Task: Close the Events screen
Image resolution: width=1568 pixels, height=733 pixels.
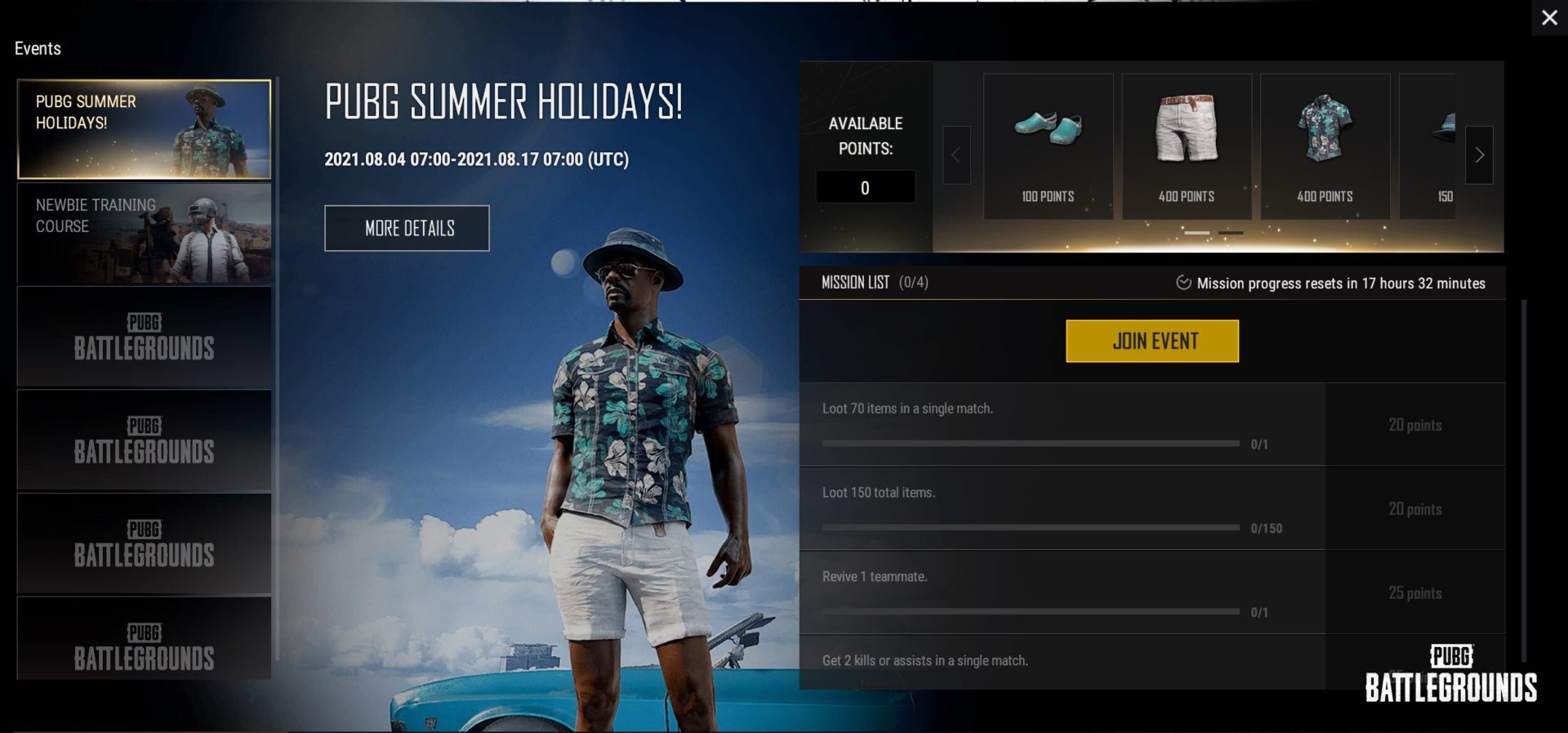Action: click(1550, 17)
